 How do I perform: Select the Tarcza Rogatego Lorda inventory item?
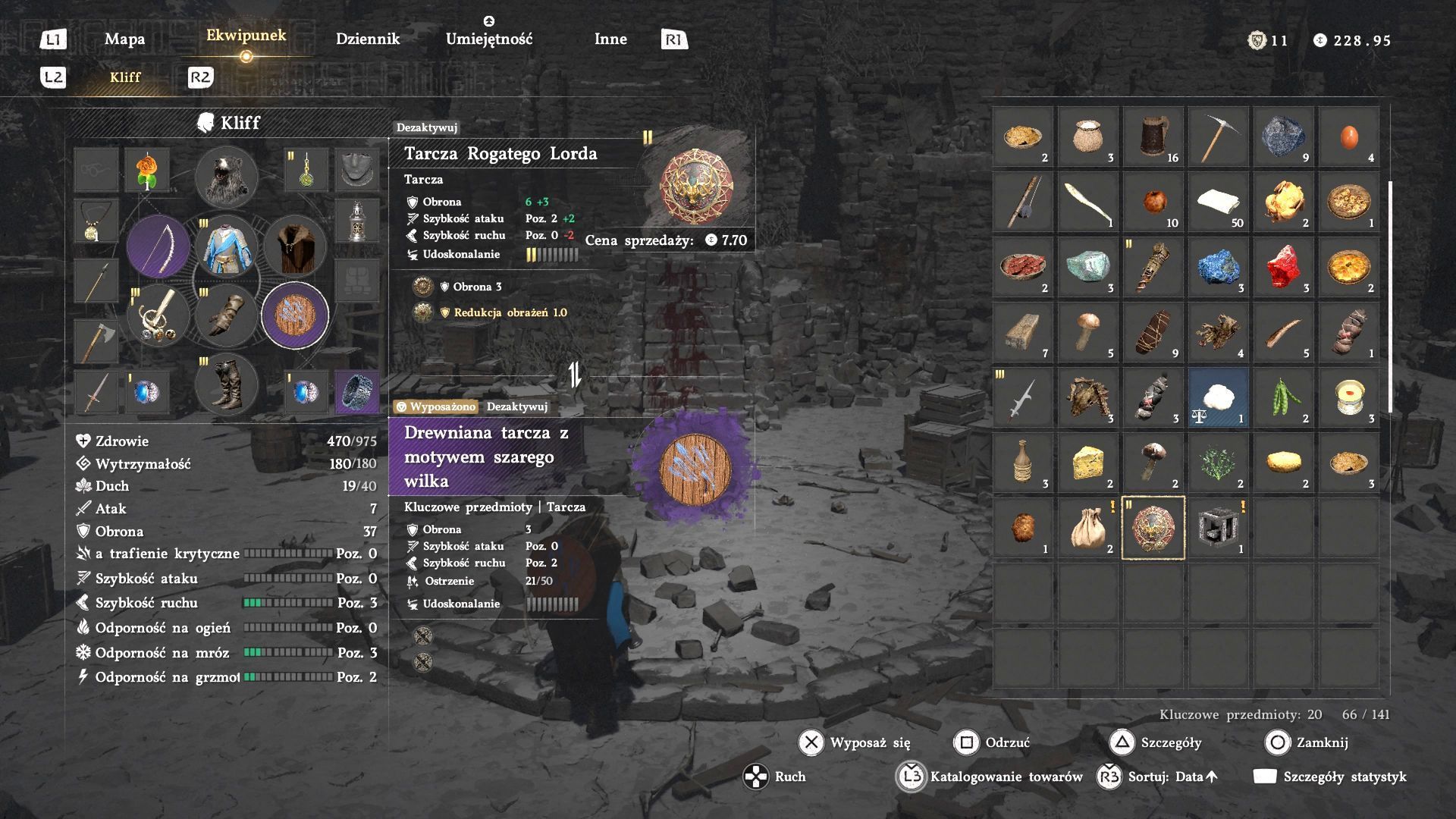click(1153, 528)
